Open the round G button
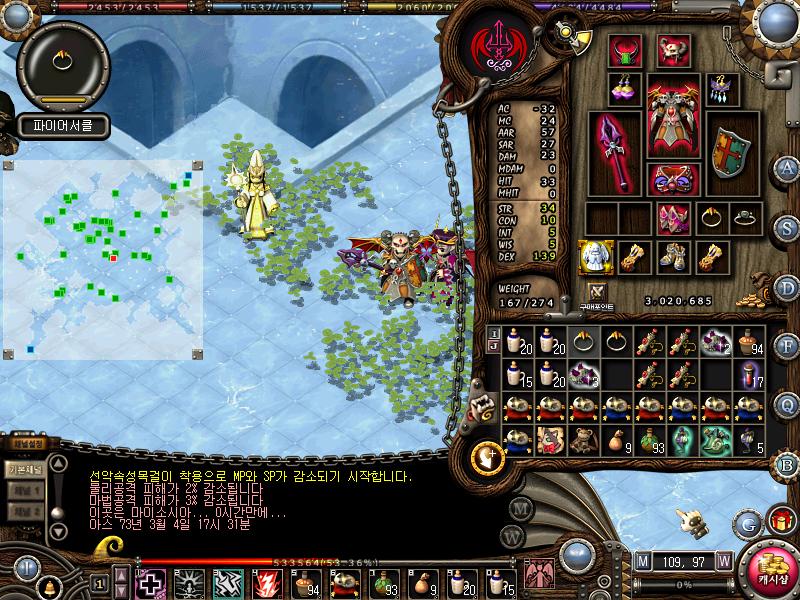800x600 pixels. click(745, 521)
